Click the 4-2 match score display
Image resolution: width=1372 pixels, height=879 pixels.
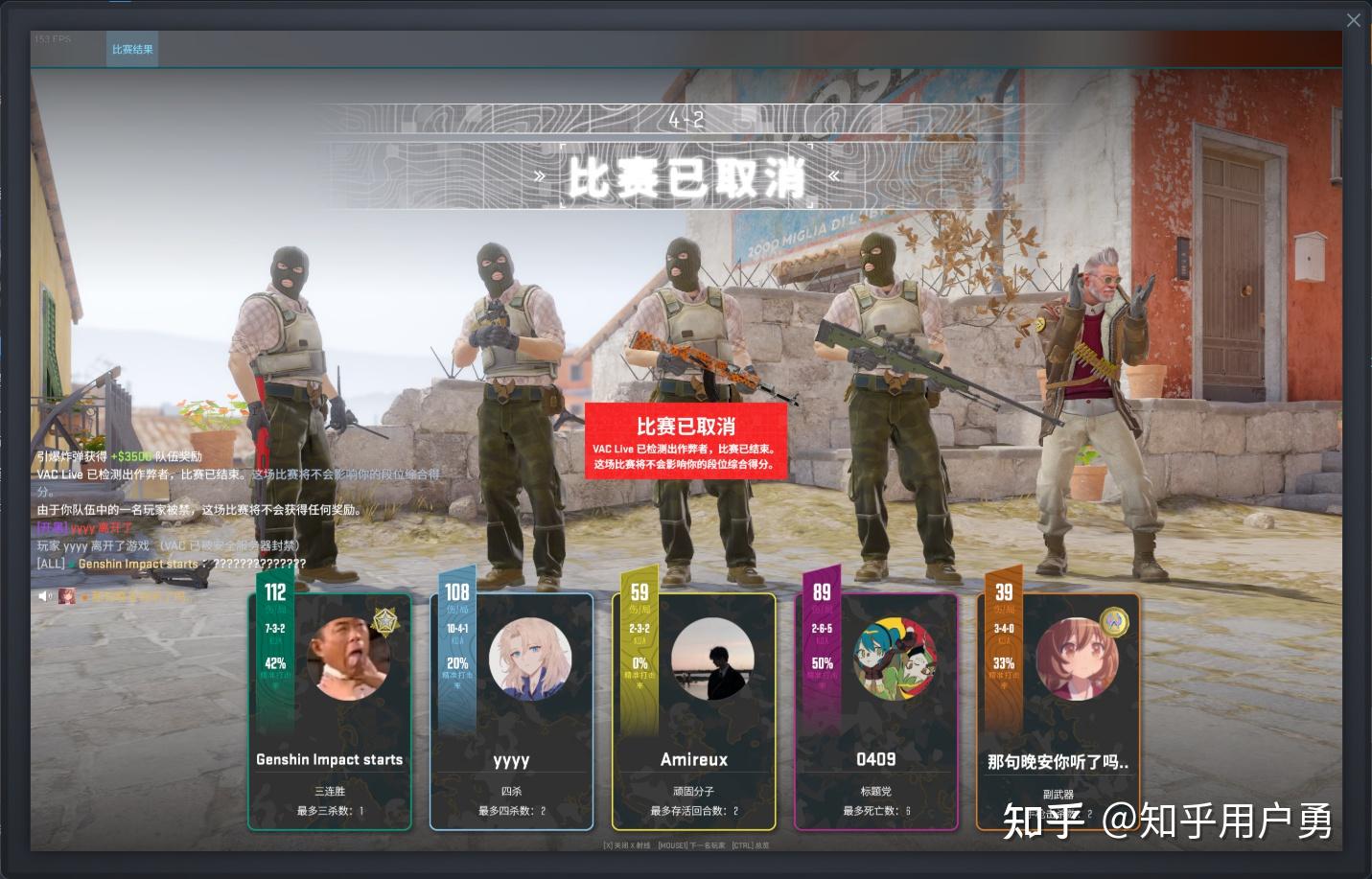[686, 120]
